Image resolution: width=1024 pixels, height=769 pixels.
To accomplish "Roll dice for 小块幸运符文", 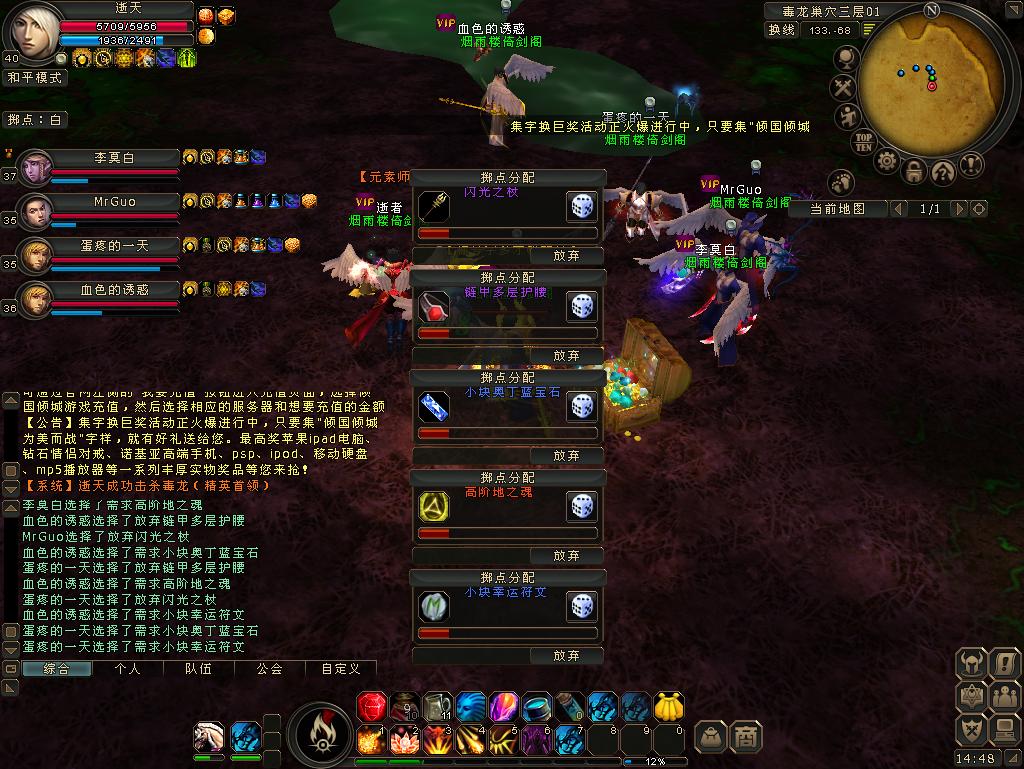I will (x=582, y=606).
